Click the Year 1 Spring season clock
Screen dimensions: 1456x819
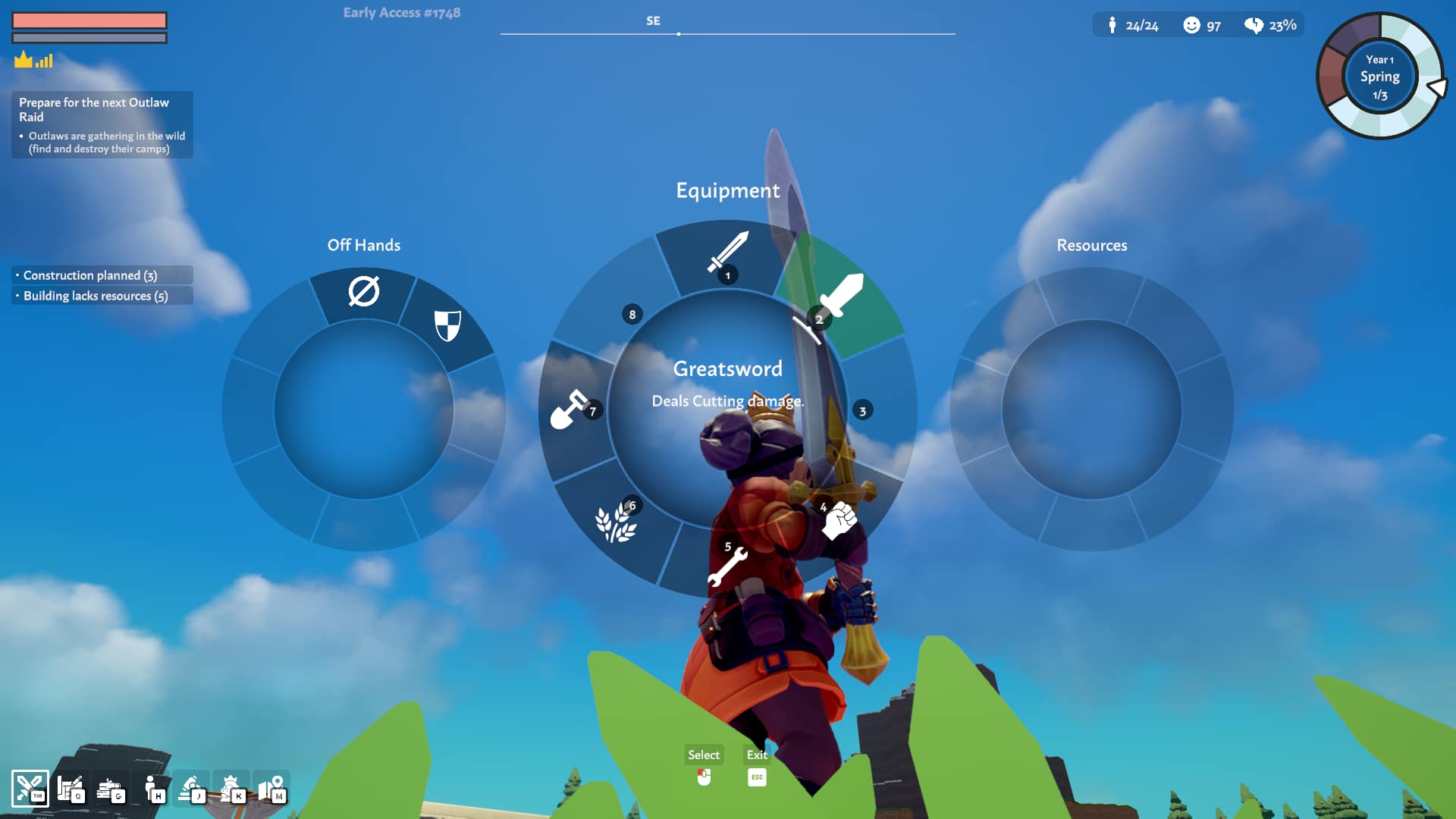1379,77
